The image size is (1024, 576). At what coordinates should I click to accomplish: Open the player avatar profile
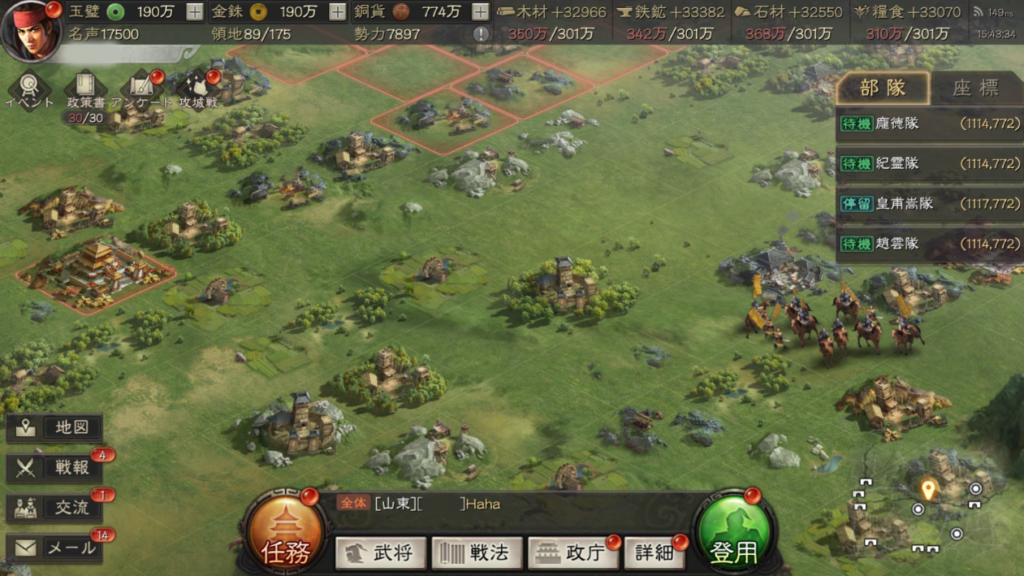coord(31,30)
